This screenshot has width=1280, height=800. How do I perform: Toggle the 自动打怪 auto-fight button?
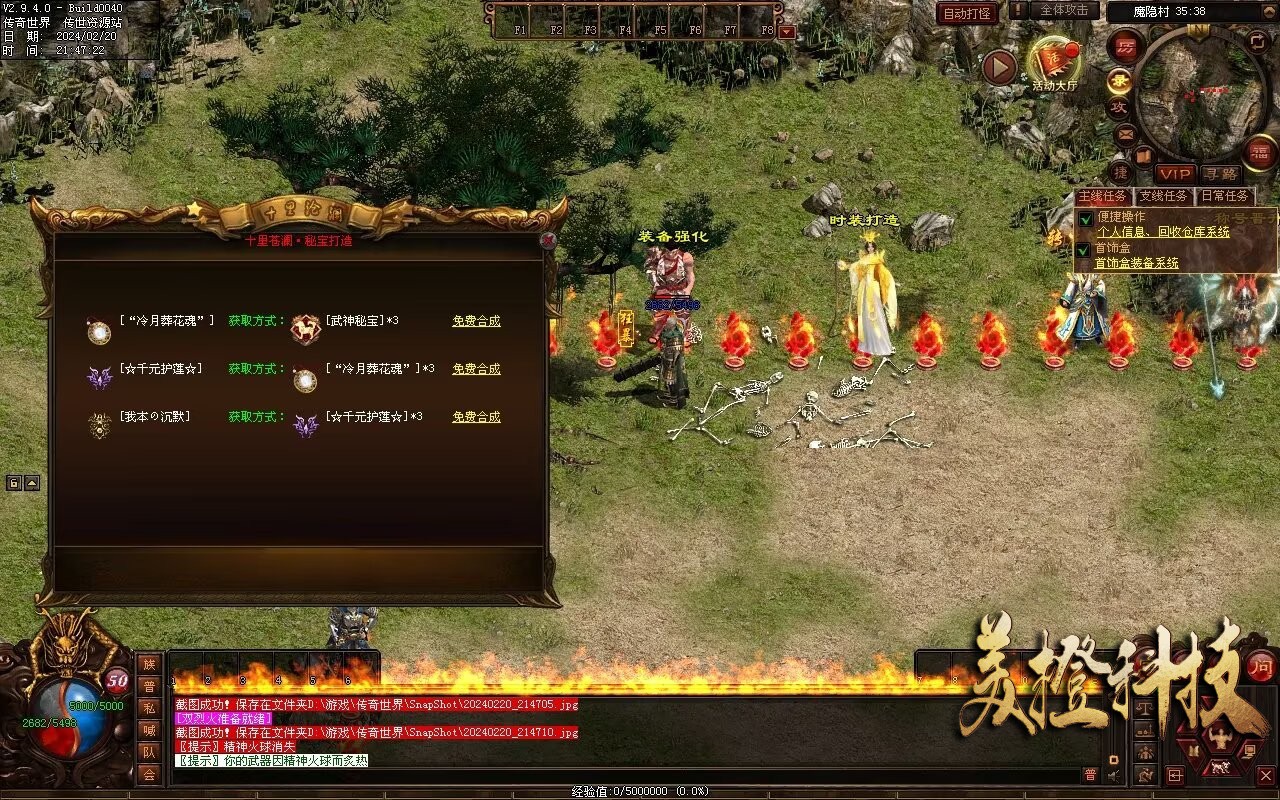point(967,13)
